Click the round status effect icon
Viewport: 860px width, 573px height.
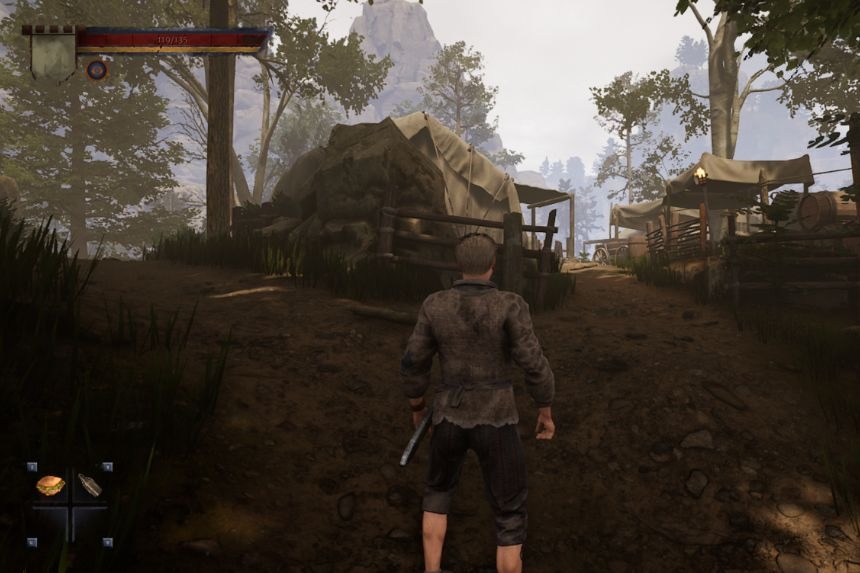click(x=96, y=70)
